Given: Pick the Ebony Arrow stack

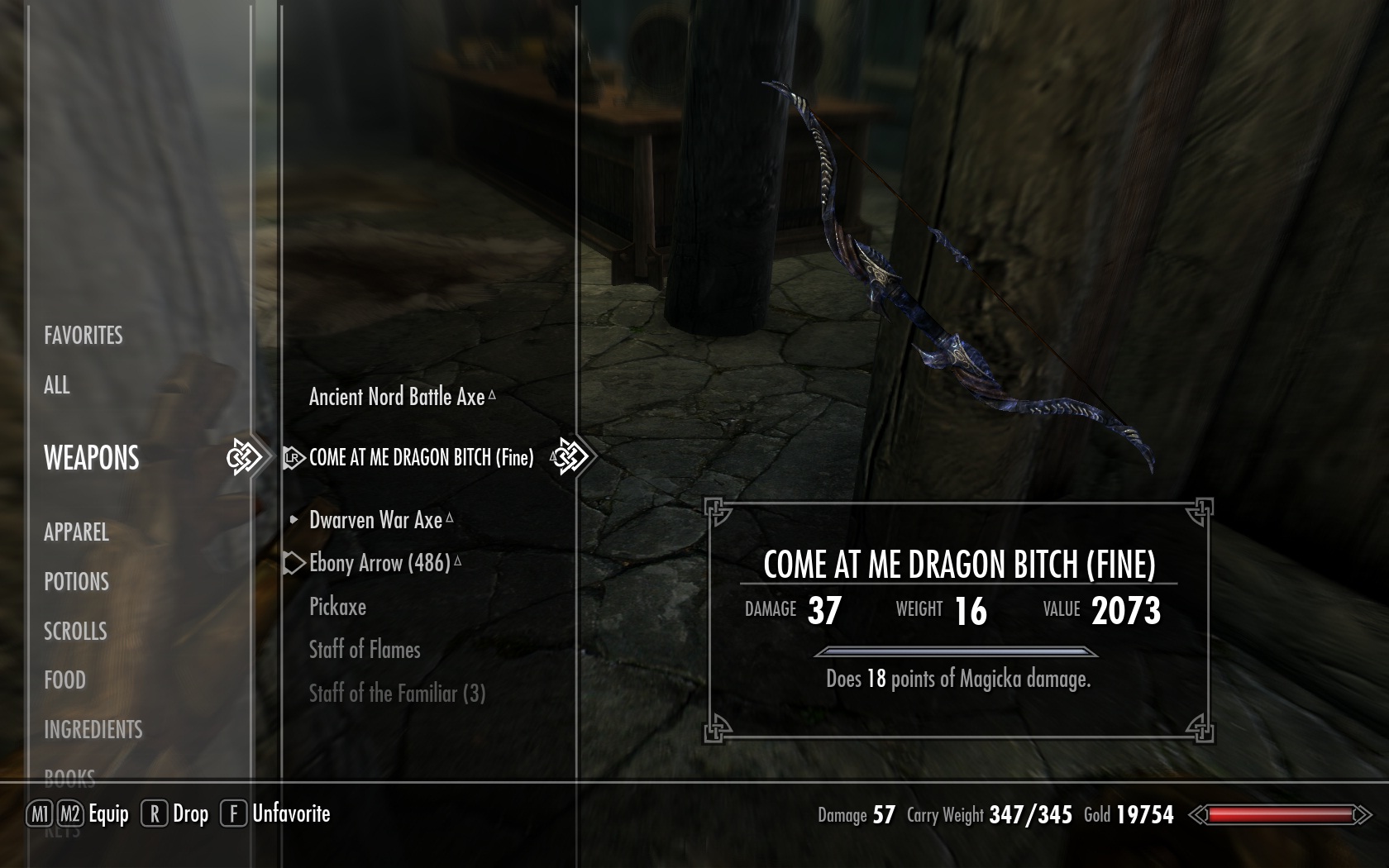Looking at the screenshot, I should coord(379,564).
